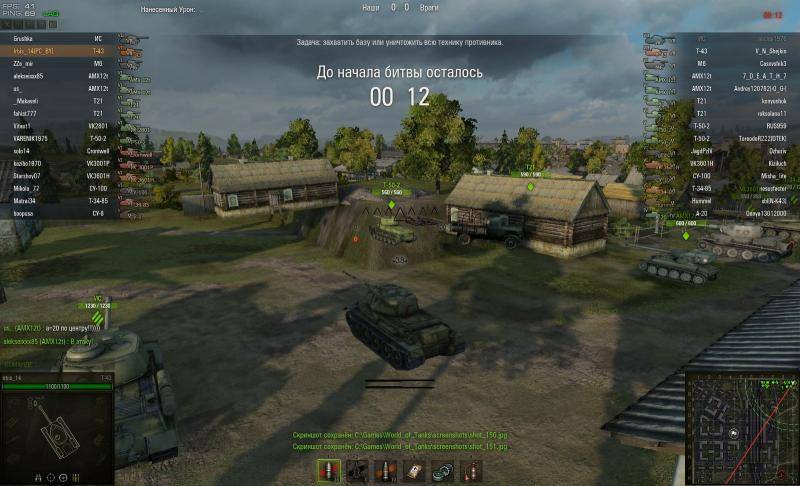Choose the dark second shell slot
This screenshot has height=486, width=800.
(x=356, y=470)
